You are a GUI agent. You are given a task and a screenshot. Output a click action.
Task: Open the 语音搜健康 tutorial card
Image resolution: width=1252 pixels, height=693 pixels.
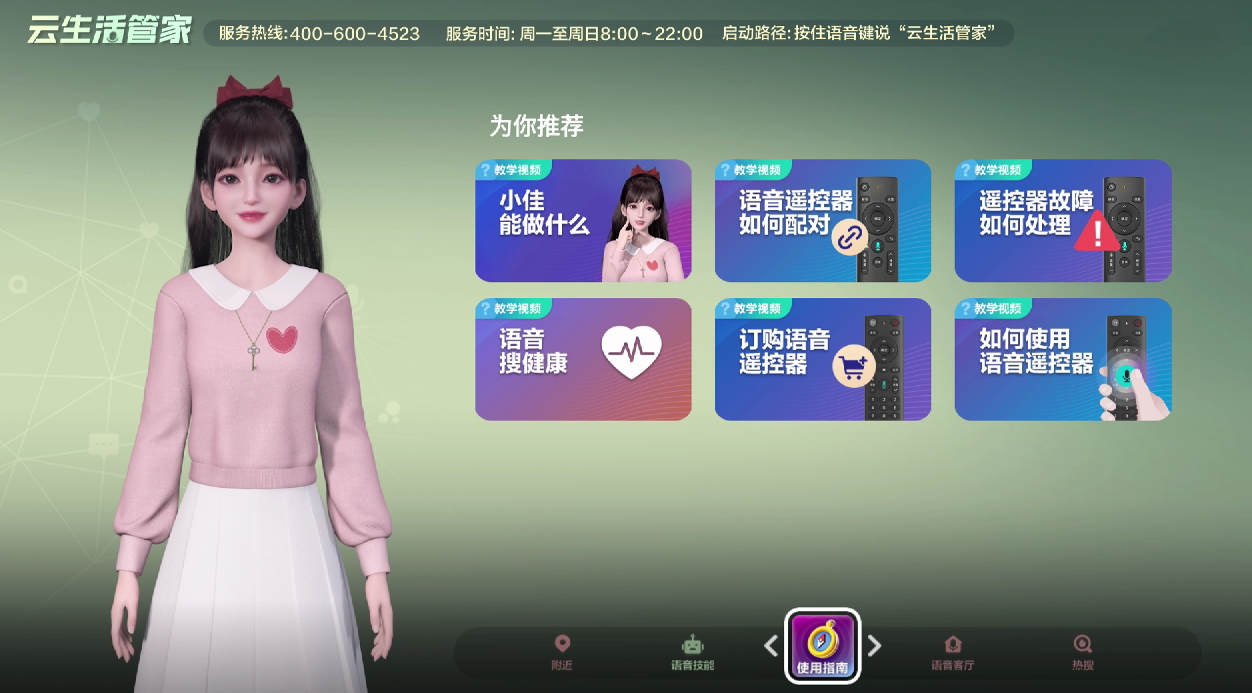(583, 359)
